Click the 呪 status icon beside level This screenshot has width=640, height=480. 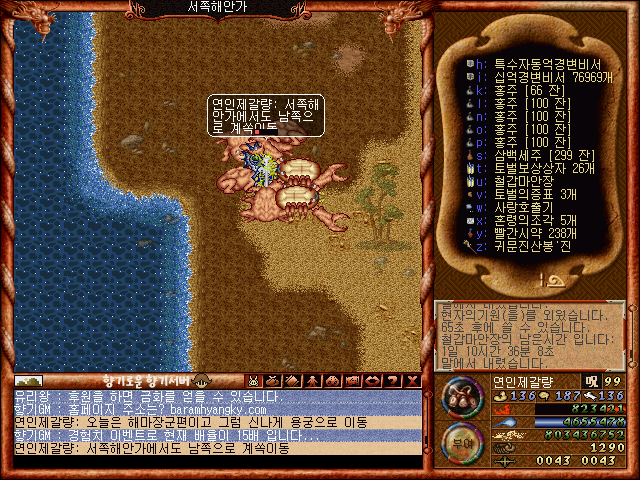[x=592, y=381]
